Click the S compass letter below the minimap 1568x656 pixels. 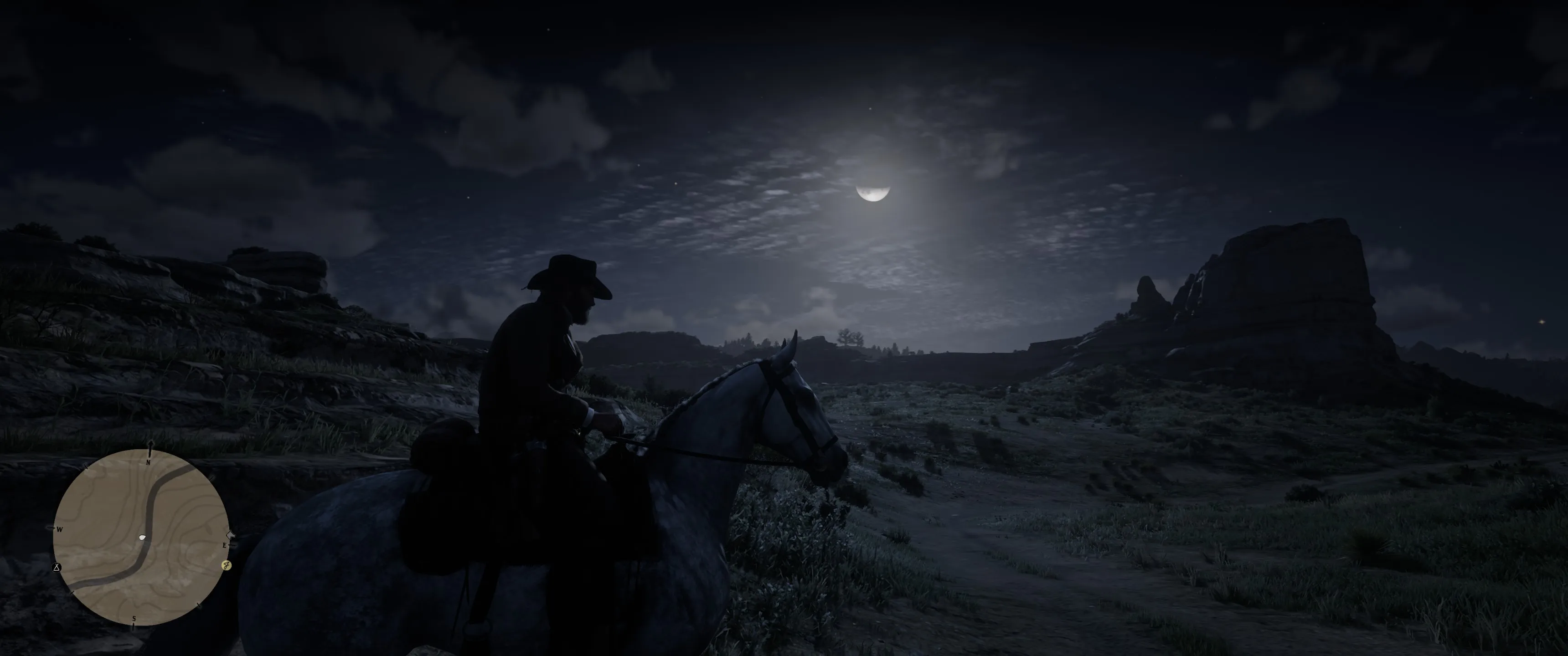[x=134, y=620]
